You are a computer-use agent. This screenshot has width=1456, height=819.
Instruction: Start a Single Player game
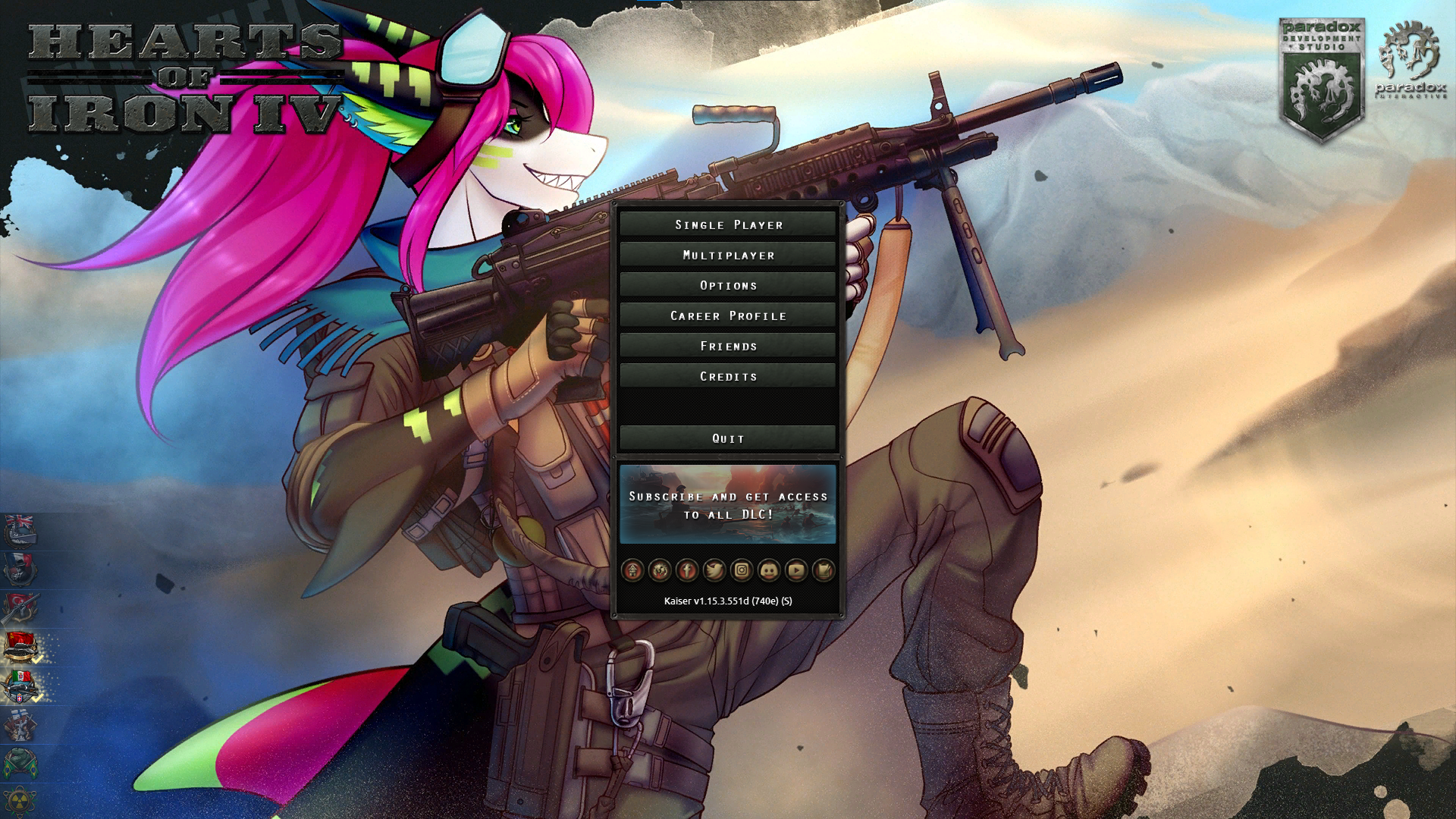(x=727, y=224)
